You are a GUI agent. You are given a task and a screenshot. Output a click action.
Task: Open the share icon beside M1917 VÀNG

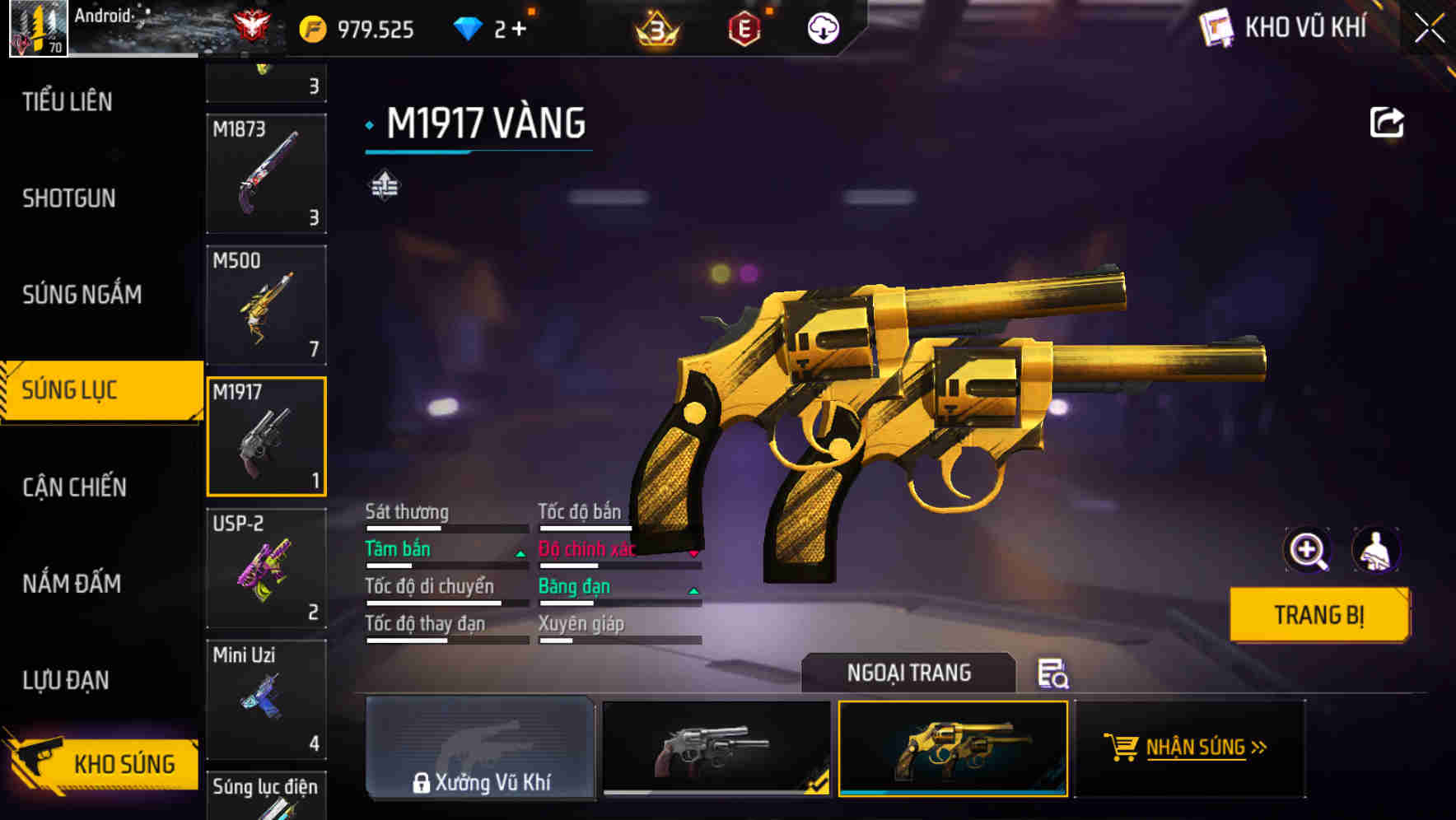(1388, 122)
